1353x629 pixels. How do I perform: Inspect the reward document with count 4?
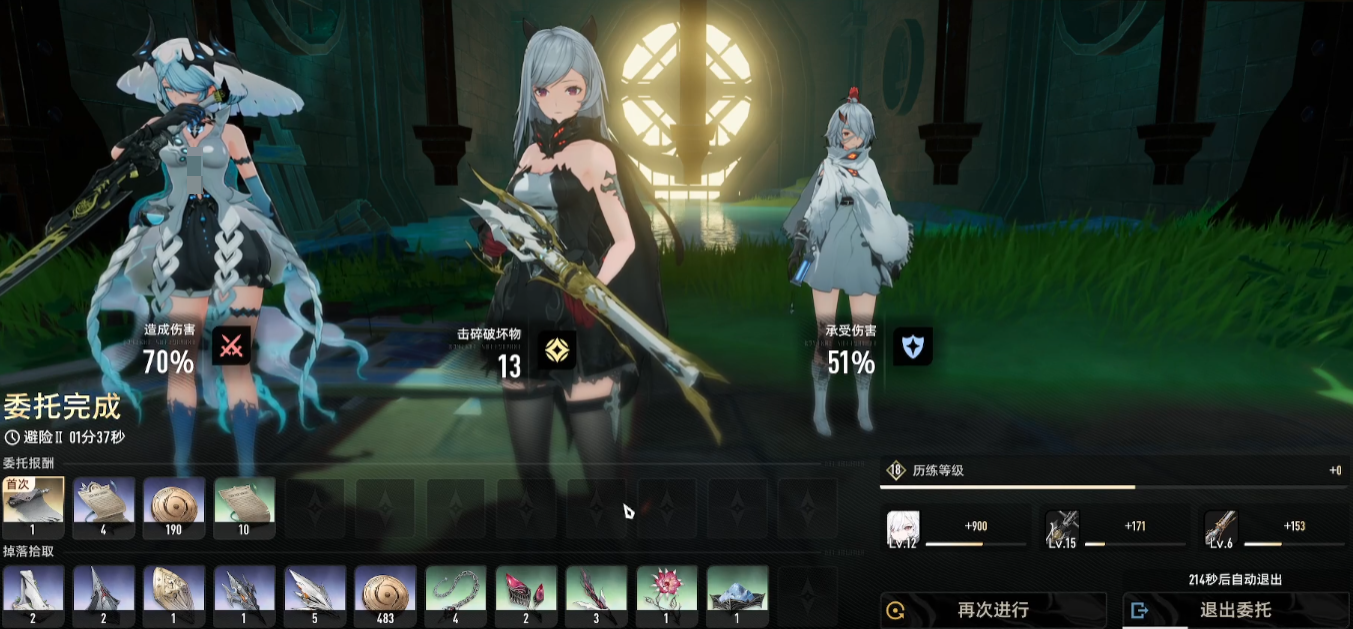[x=104, y=506]
